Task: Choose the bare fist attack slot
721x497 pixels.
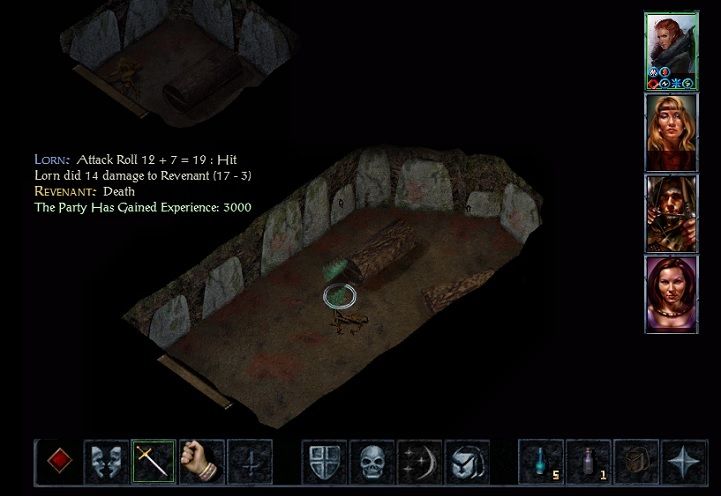Action: [201, 462]
